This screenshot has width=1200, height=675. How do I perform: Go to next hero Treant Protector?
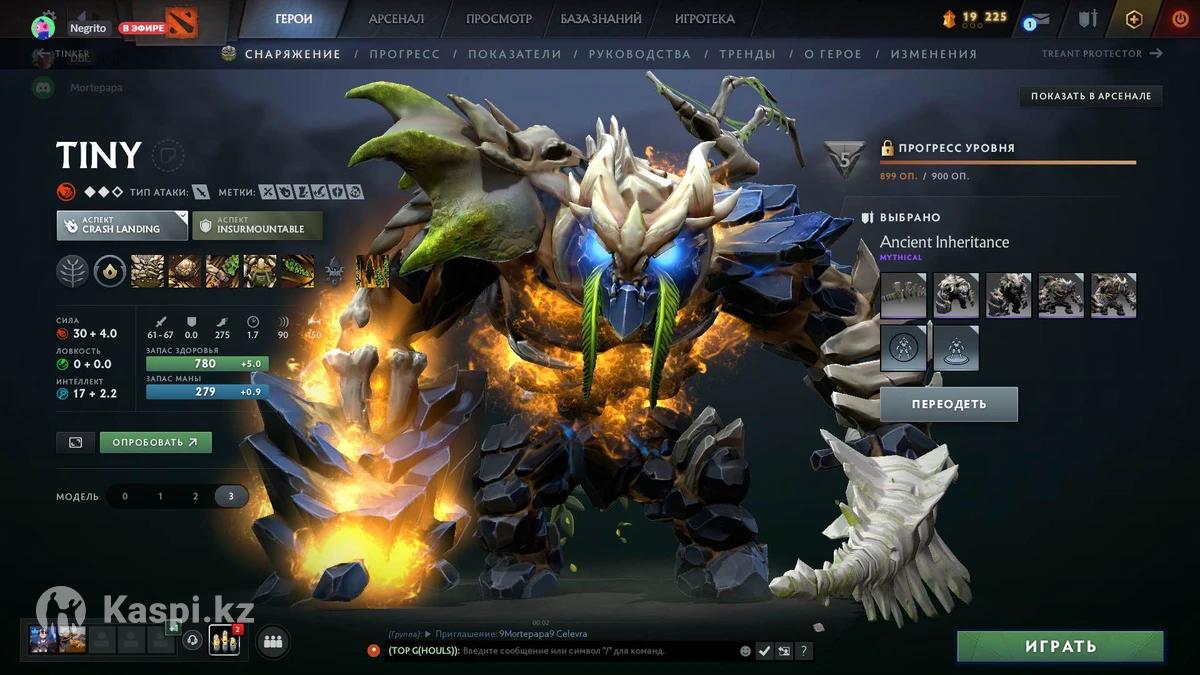[1102, 54]
